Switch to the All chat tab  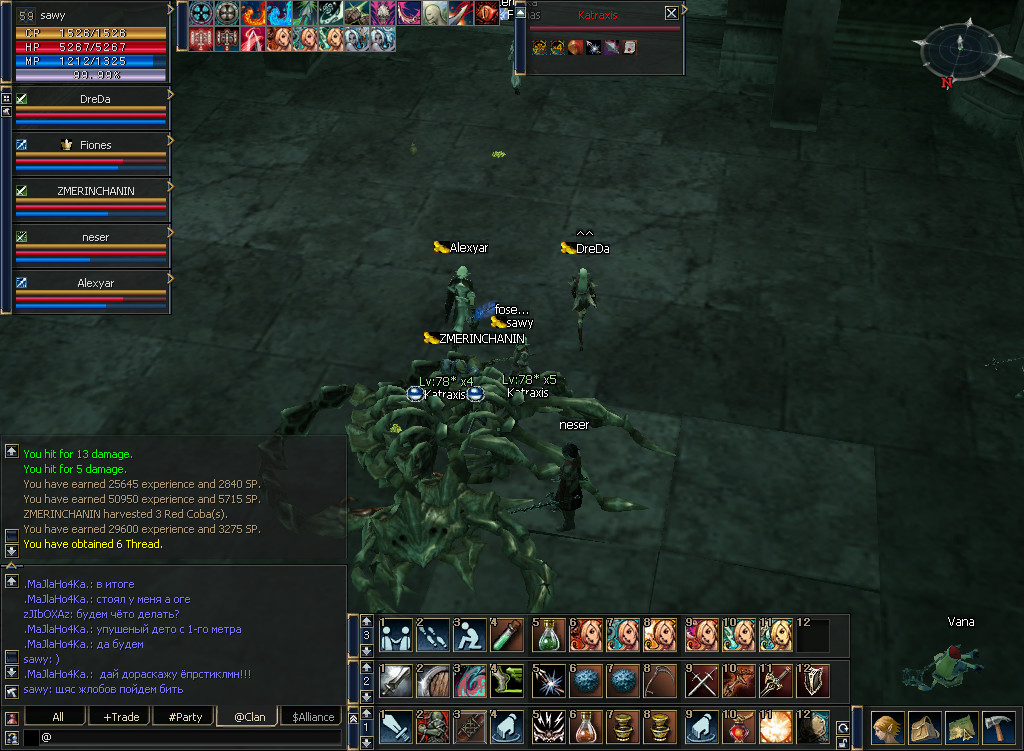tap(58, 717)
